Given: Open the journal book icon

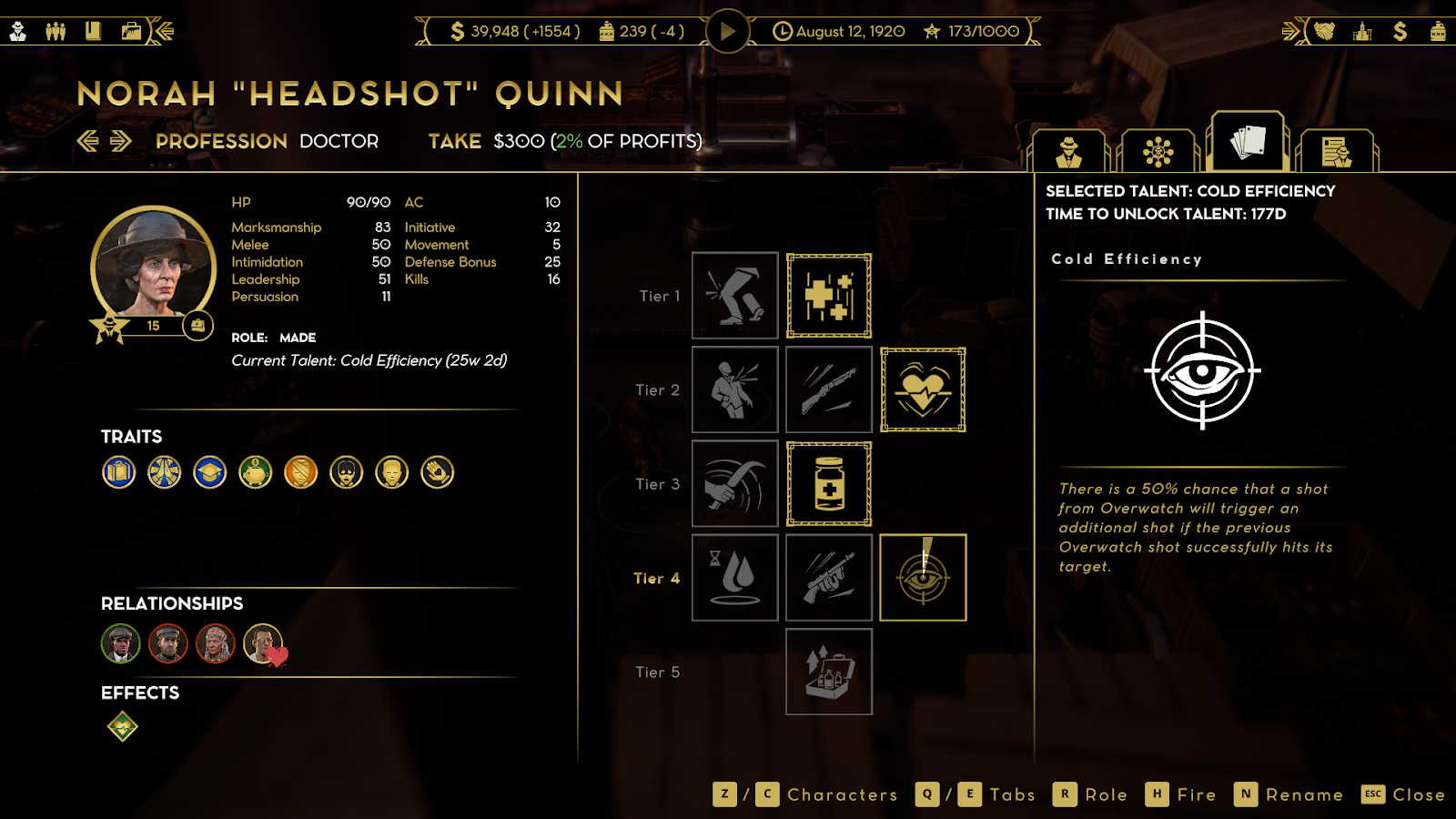Looking at the screenshot, I should [x=93, y=32].
